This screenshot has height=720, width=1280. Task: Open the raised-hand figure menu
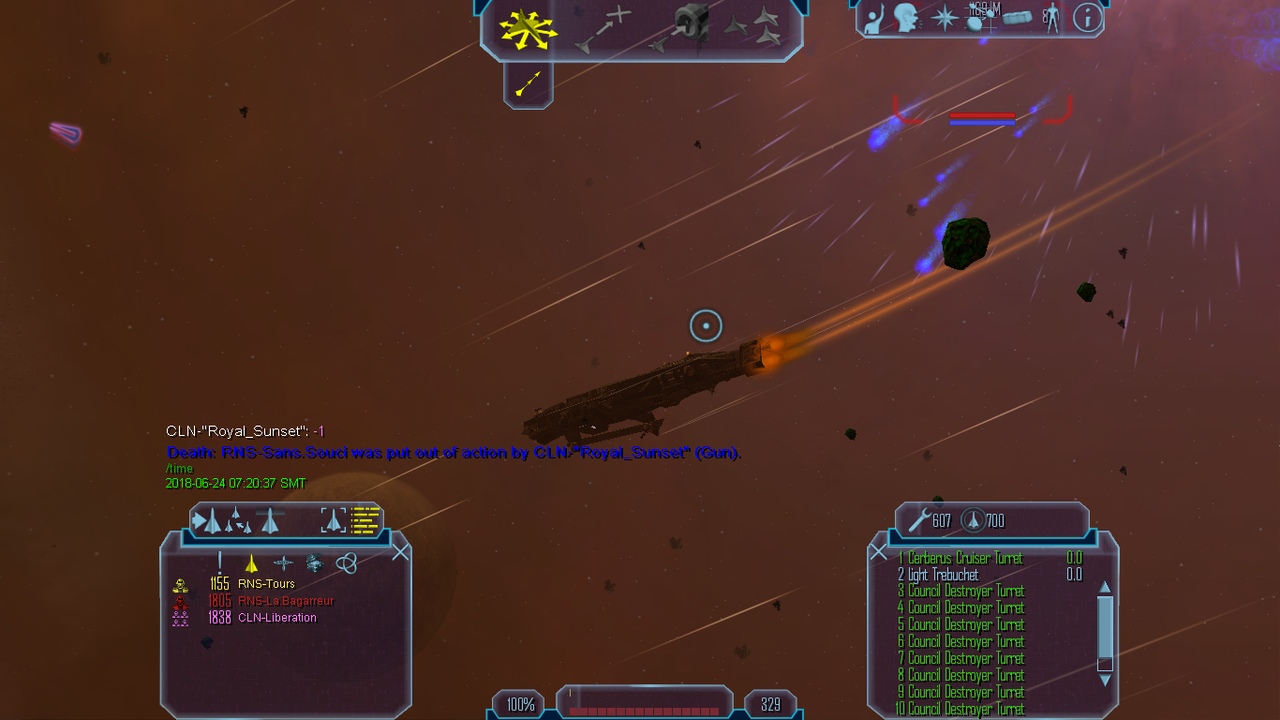875,18
